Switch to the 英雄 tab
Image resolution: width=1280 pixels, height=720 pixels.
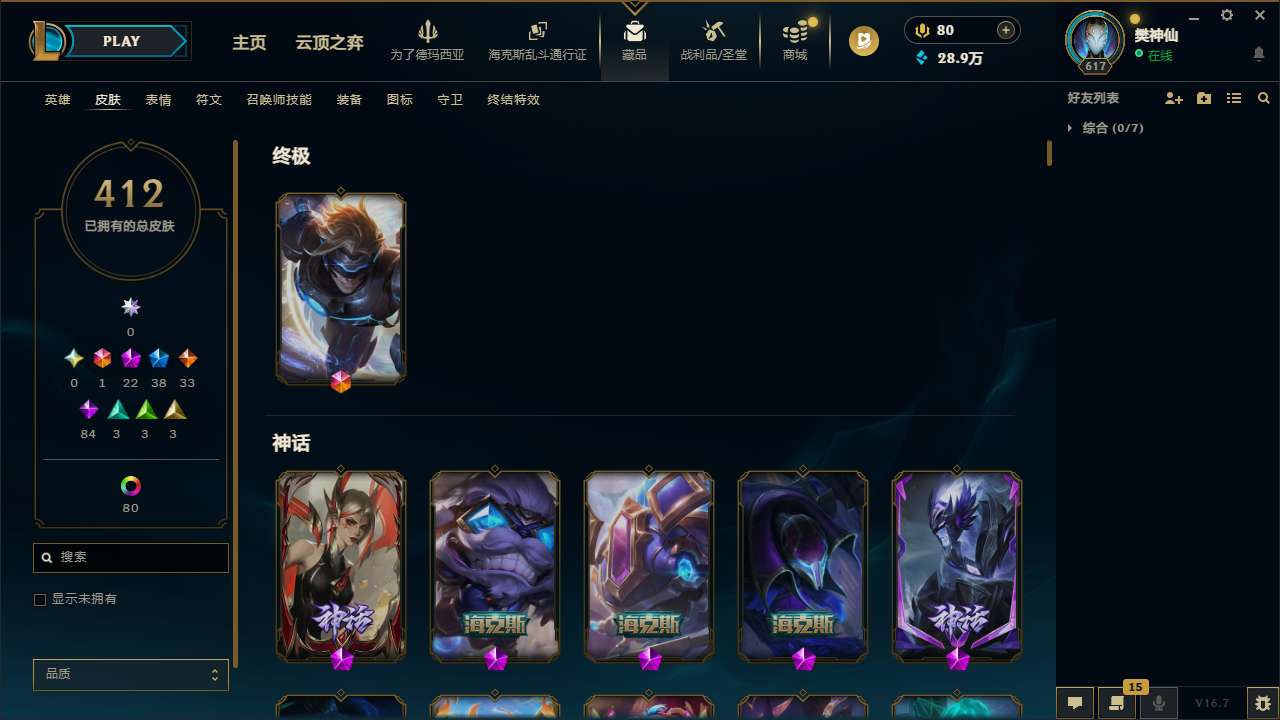[x=57, y=100]
